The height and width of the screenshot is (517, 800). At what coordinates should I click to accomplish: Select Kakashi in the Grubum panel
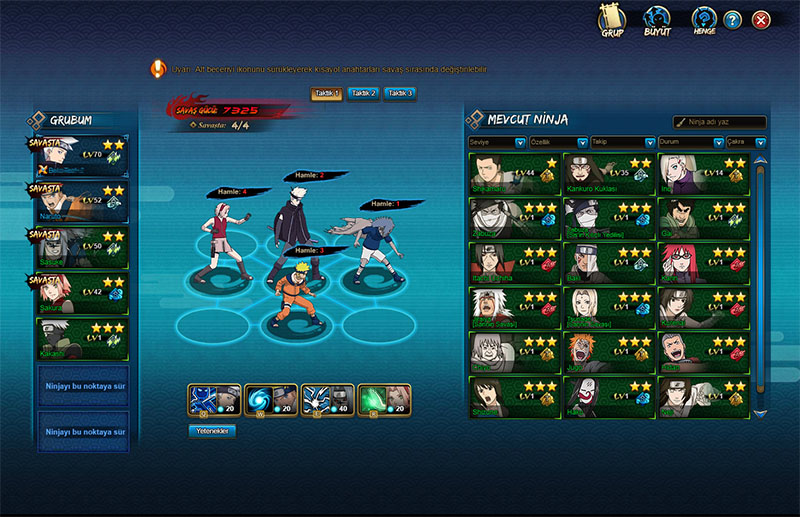tap(83, 338)
